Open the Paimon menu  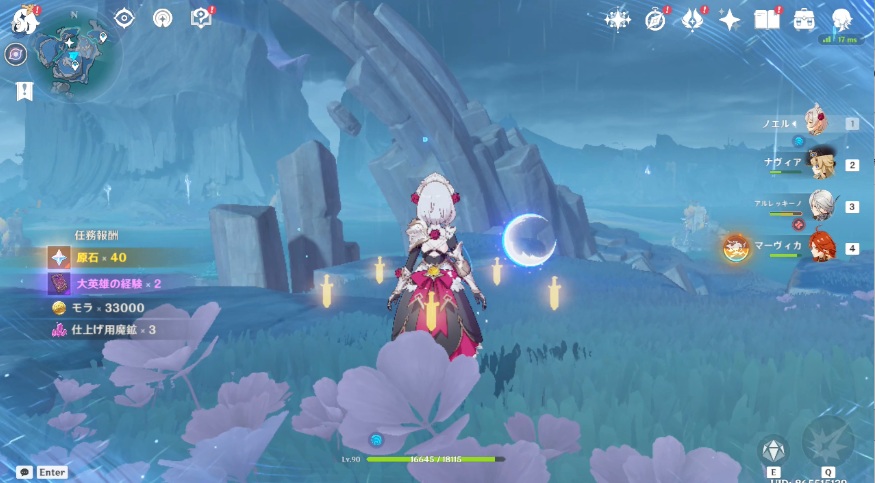[24, 22]
